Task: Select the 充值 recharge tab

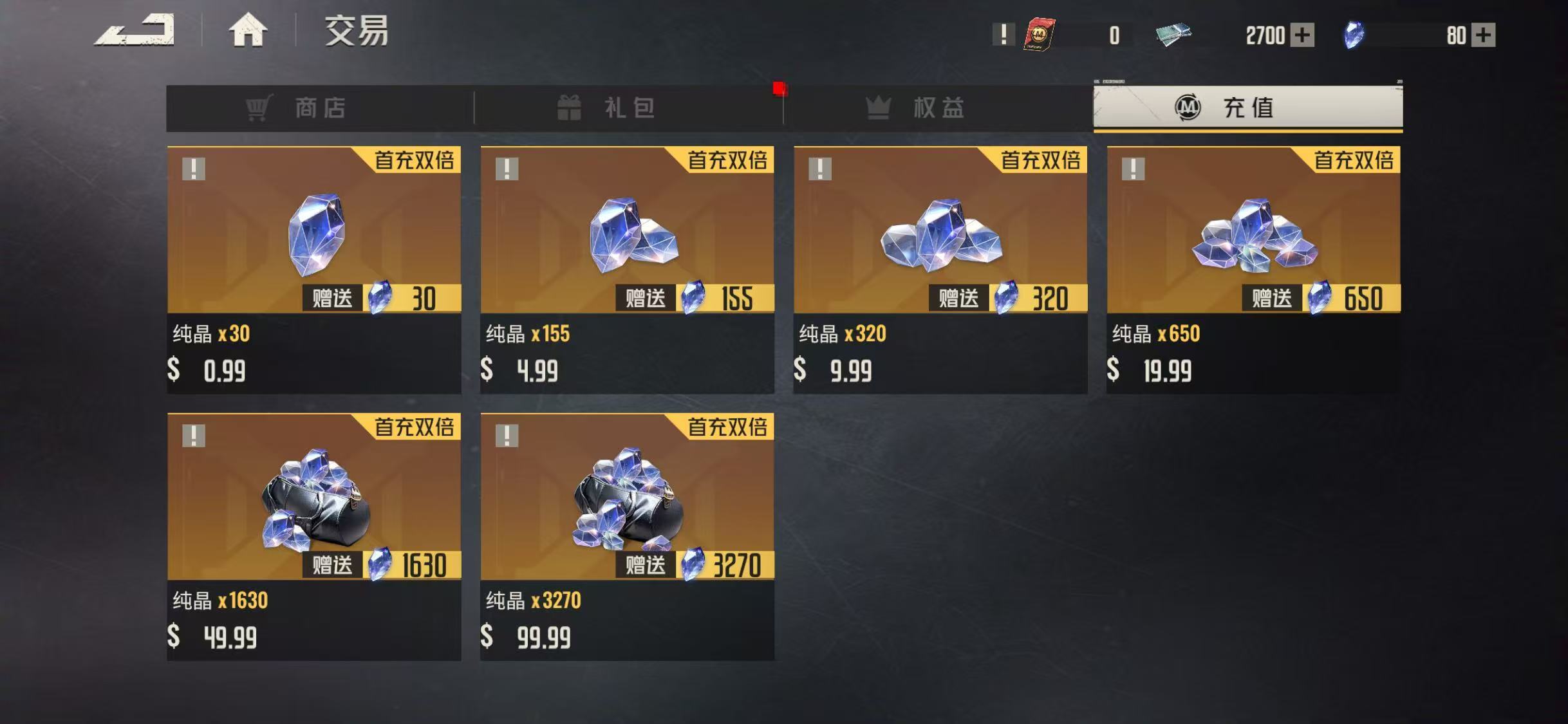Action: click(1247, 107)
